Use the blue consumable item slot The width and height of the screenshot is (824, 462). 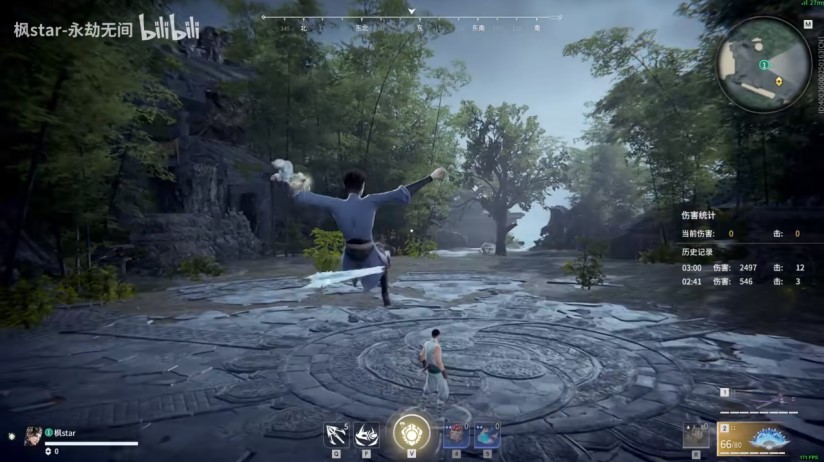(486, 434)
